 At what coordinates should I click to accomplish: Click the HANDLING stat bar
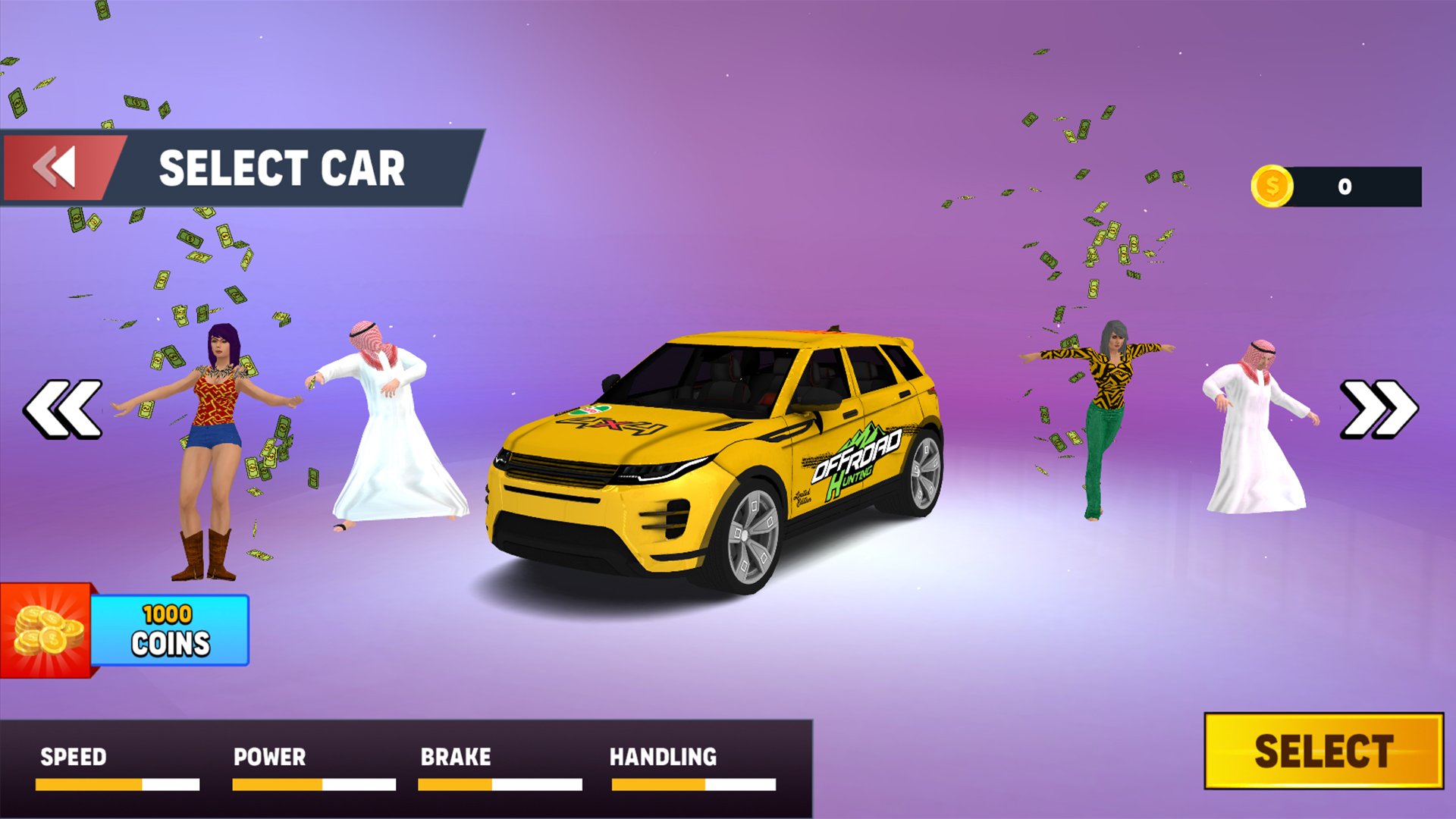pyautogui.click(x=694, y=785)
